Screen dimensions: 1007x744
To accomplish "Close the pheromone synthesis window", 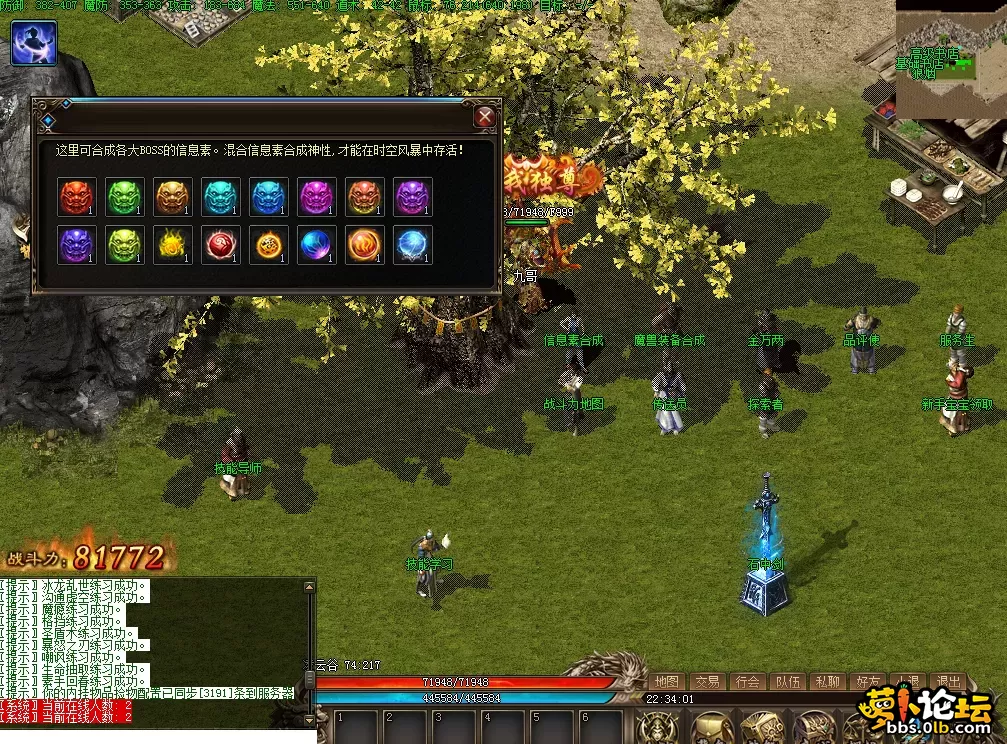I will click(x=485, y=117).
